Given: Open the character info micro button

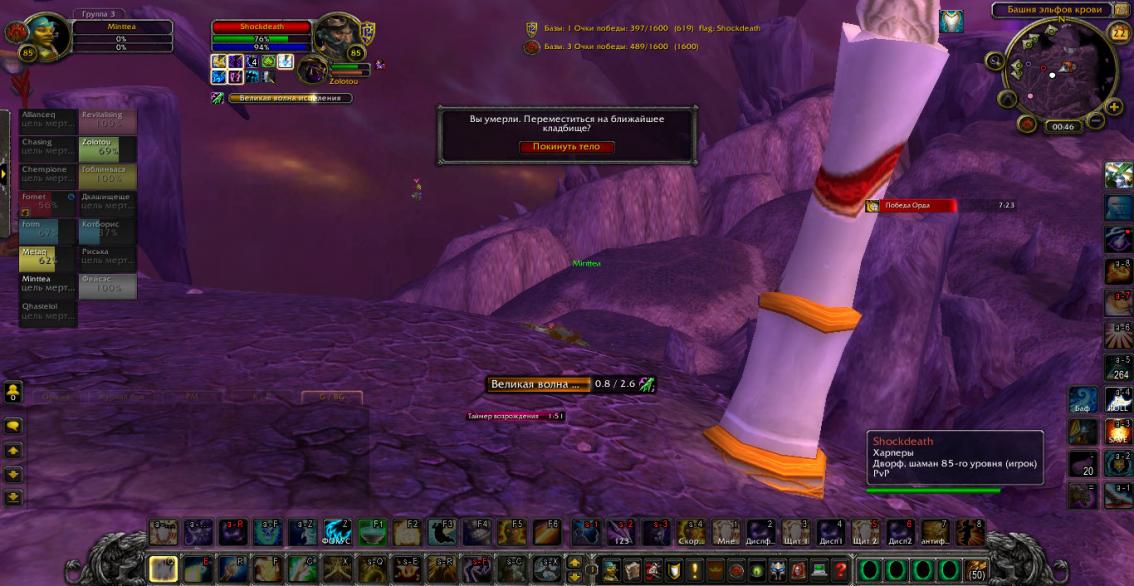Looking at the screenshot, I should (x=610, y=570).
